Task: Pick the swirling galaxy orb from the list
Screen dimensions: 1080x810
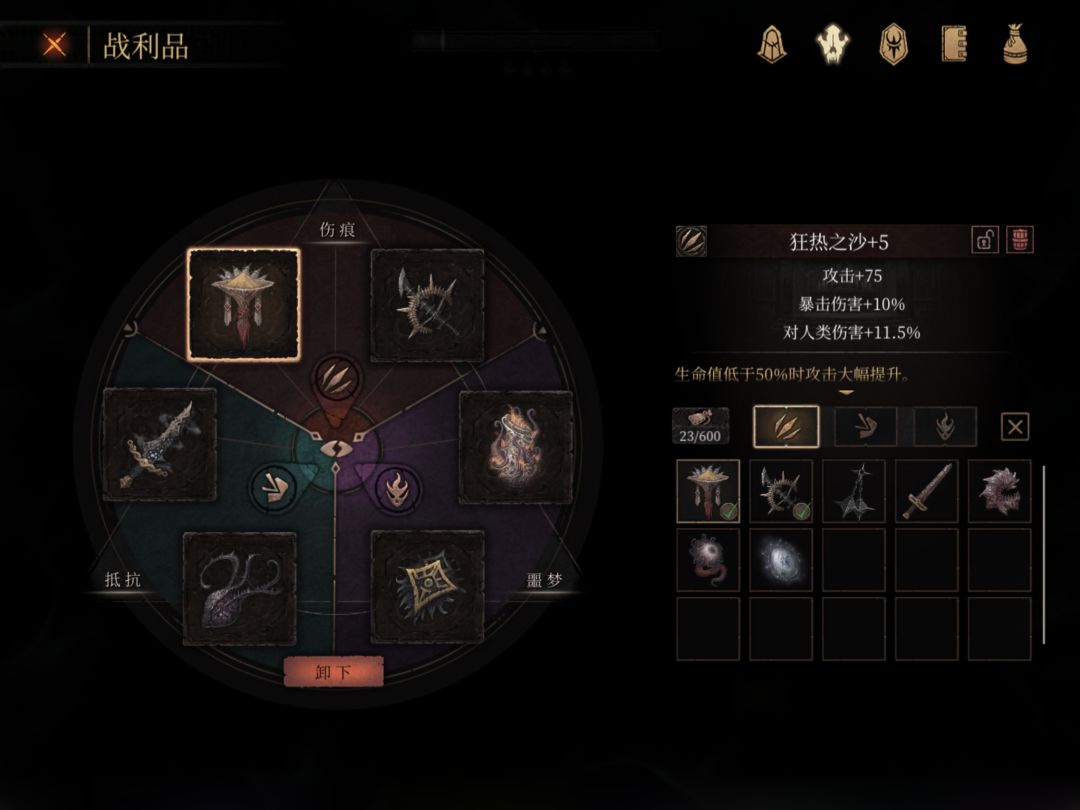Action: tap(781, 560)
